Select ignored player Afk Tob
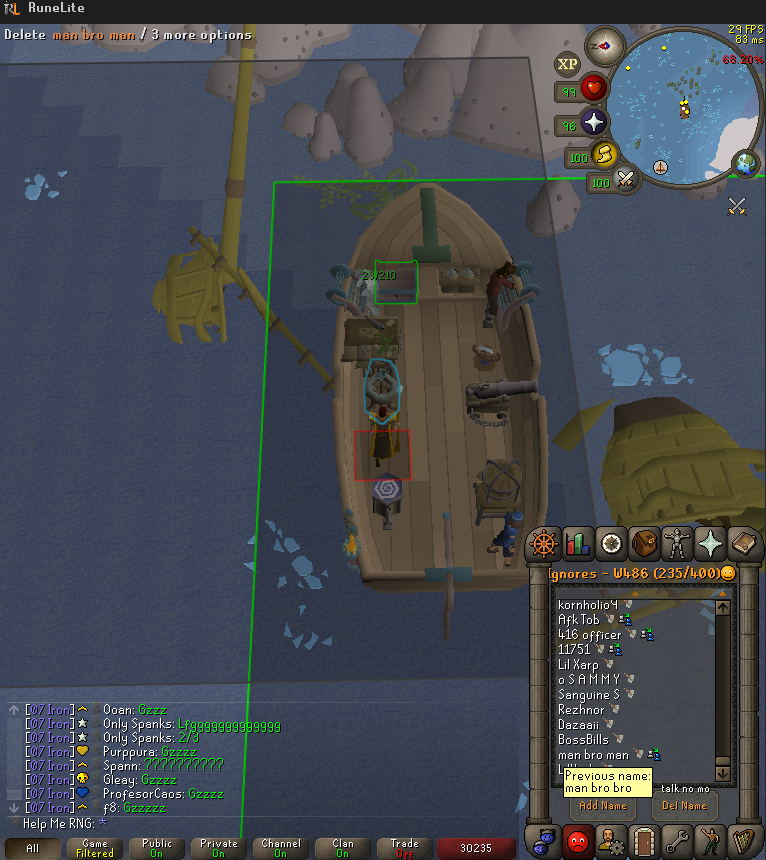Screen dimensions: 766x860 coord(579,620)
